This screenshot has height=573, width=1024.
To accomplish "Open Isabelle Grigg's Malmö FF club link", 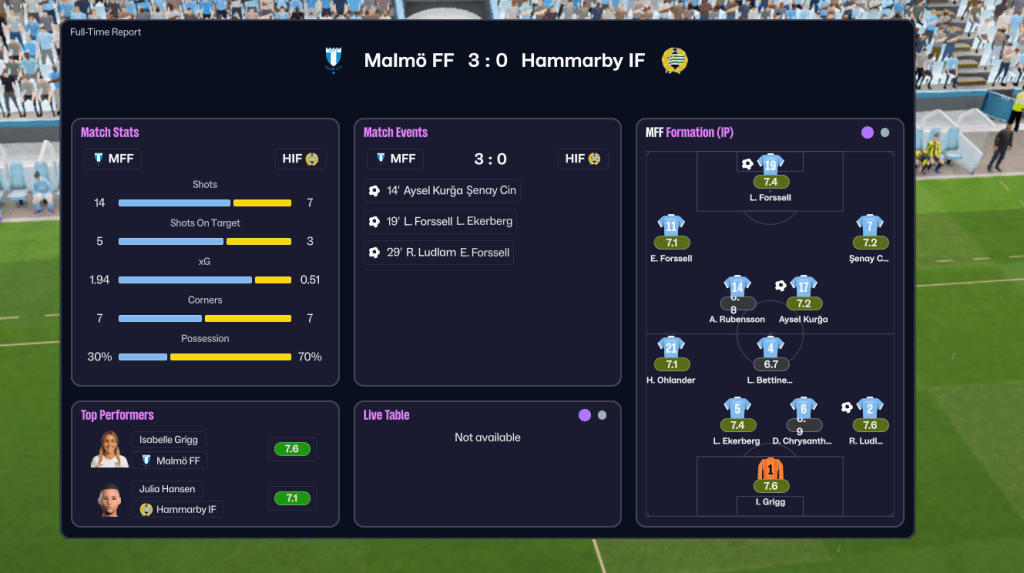I will [171, 460].
